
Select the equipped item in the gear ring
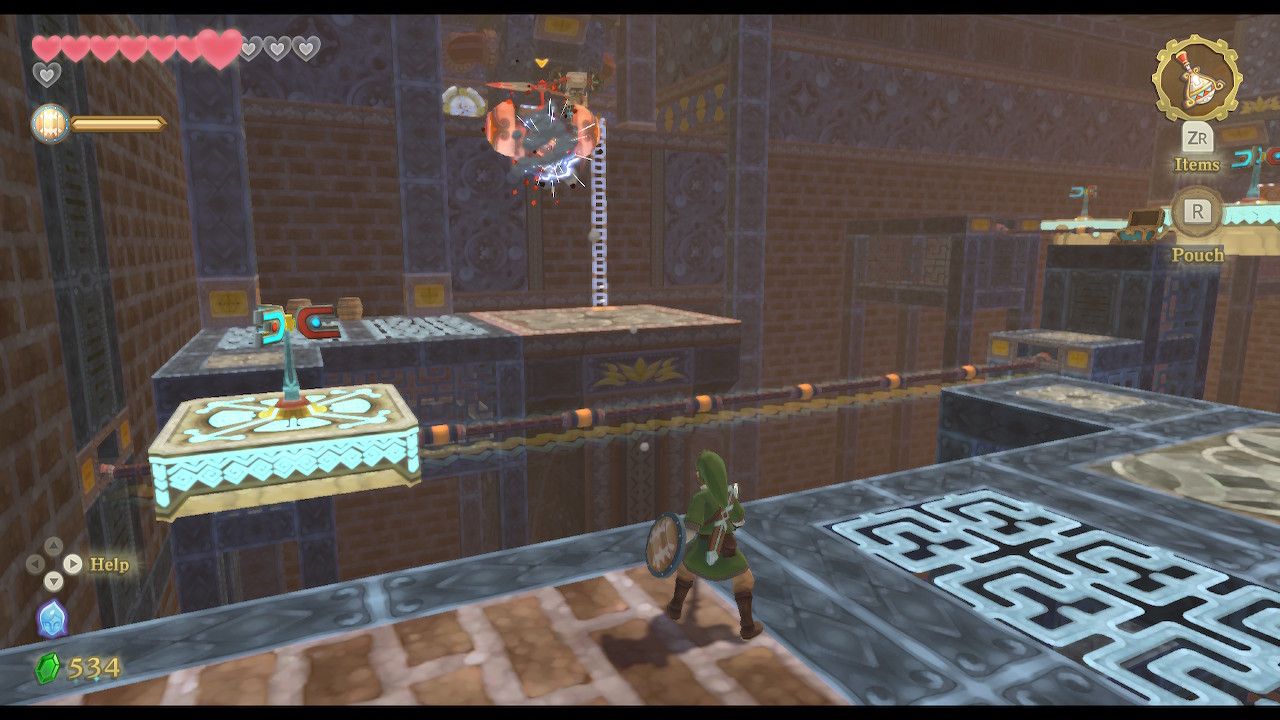point(1197,78)
